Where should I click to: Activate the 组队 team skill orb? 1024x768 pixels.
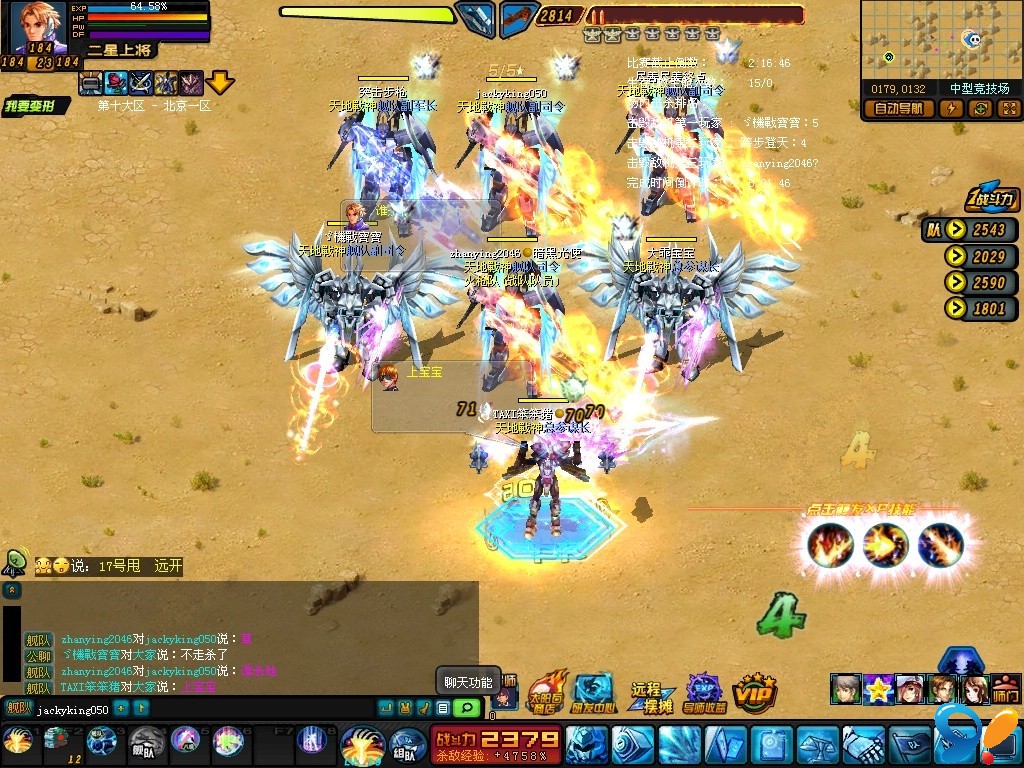pyautogui.click(x=408, y=745)
